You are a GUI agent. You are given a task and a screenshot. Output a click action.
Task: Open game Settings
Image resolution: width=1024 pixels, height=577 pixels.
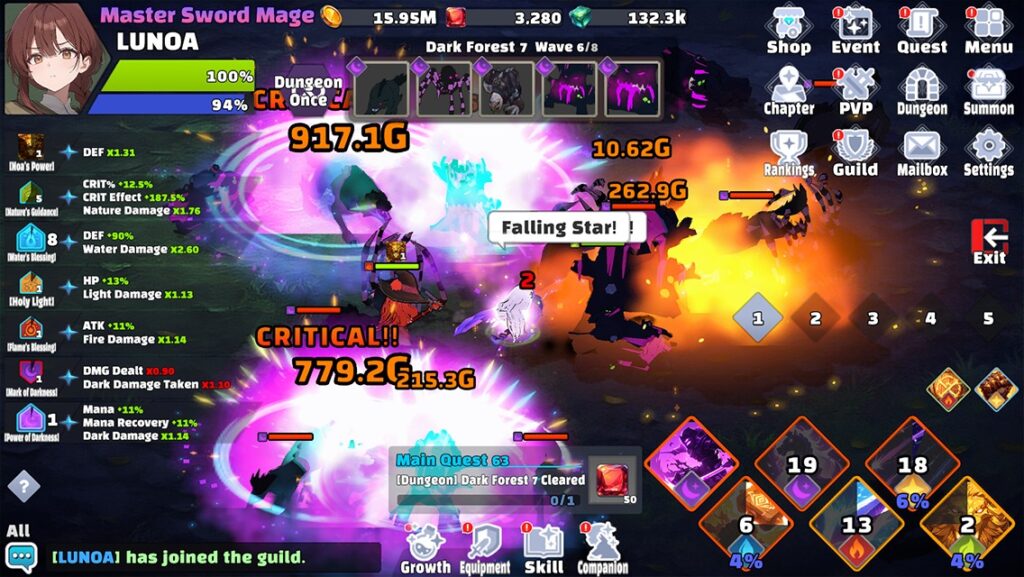[988, 152]
